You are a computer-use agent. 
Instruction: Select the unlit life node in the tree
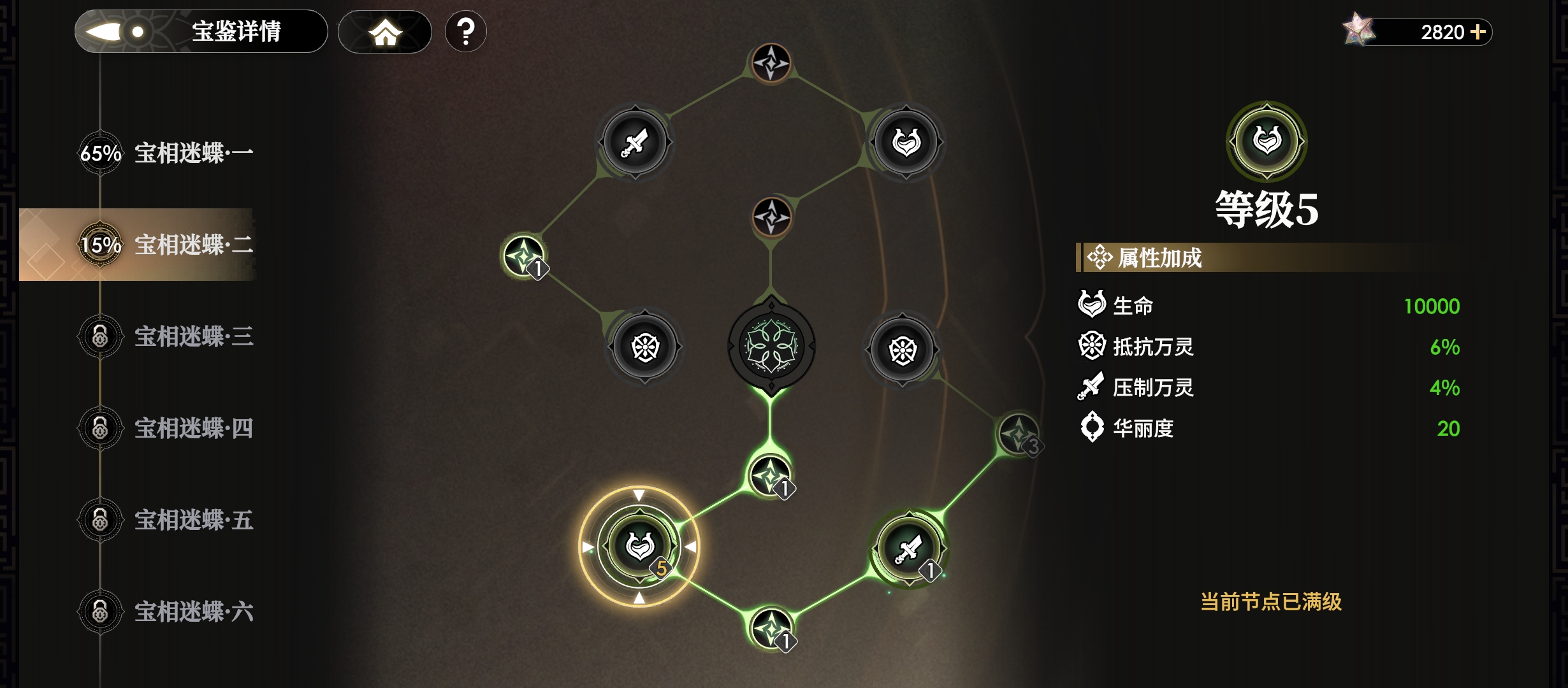coord(906,143)
